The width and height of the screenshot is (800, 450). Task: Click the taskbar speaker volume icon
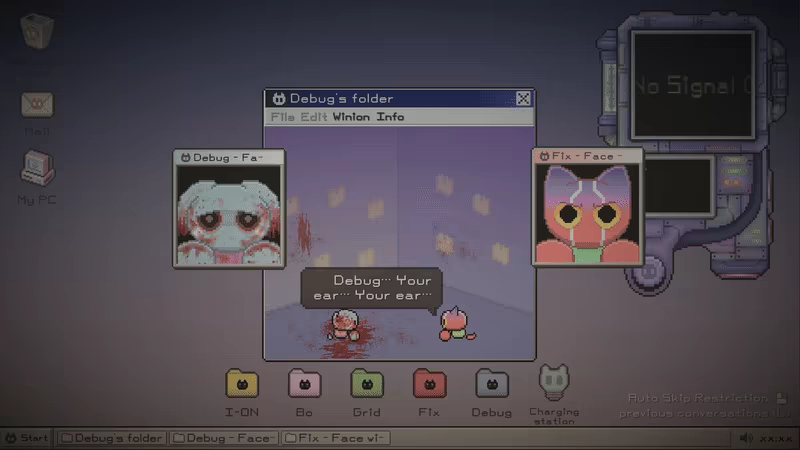[745, 438]
